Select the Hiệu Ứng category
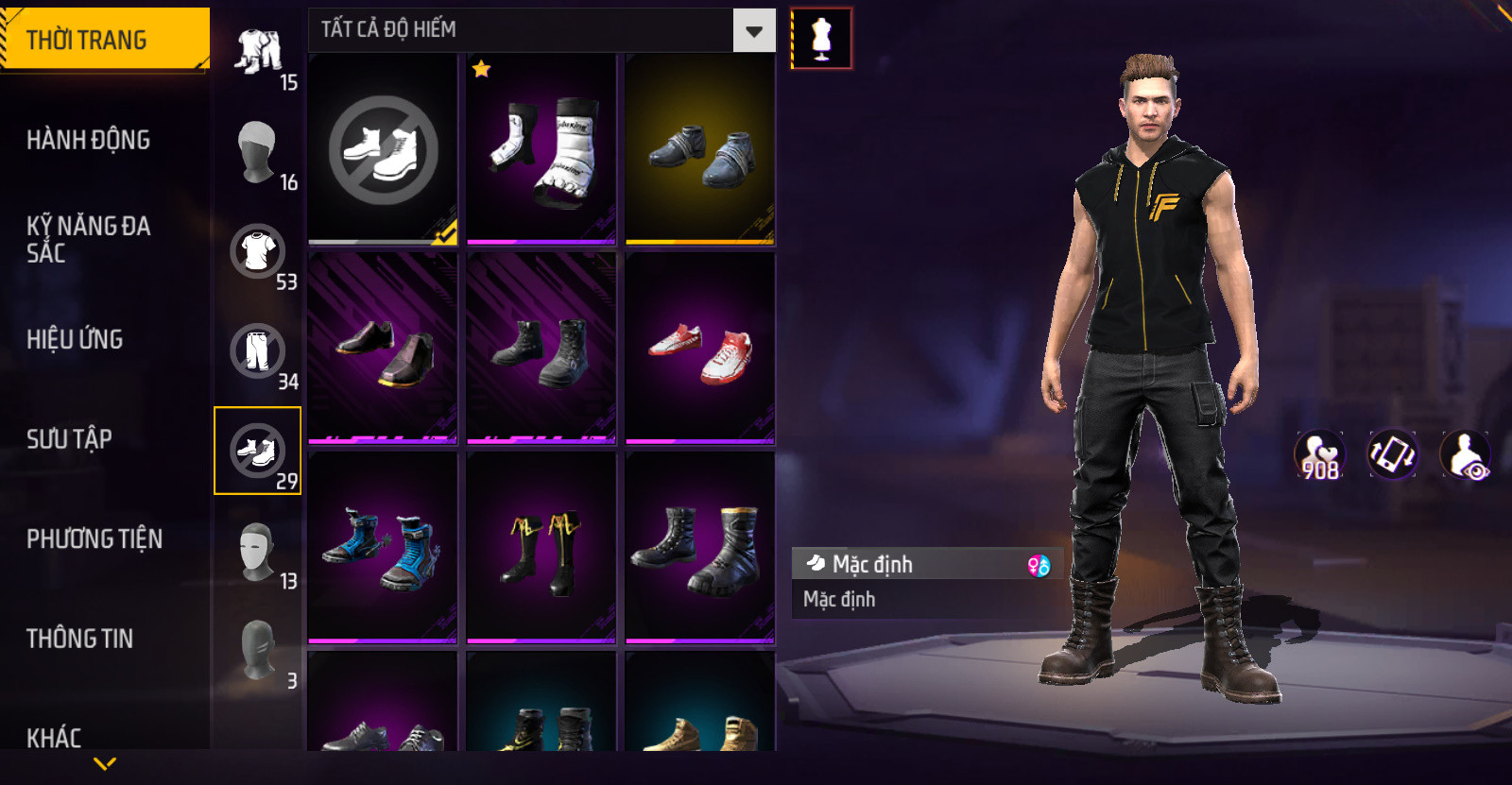The image size is (1512, 785). 75,339
